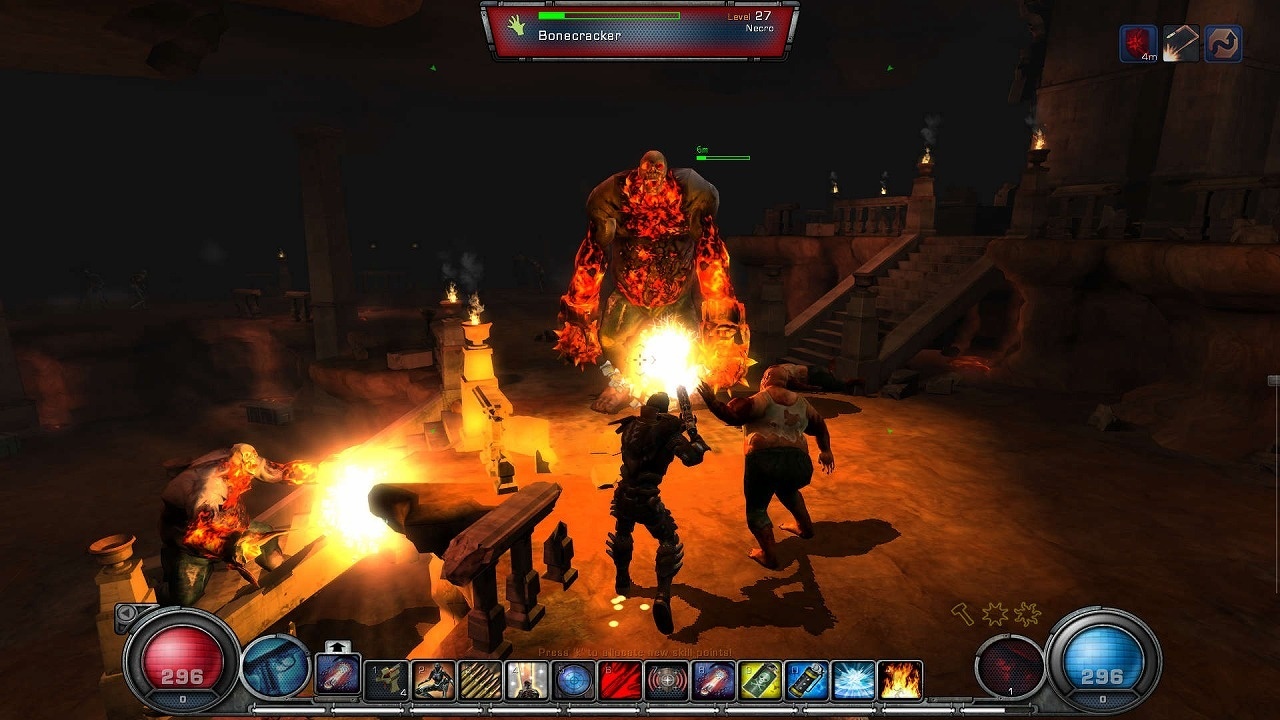Viewport: 1280px width, 720px height.
Task: Click the crosshair device skill in slot 7
Action: pos(665,680)
